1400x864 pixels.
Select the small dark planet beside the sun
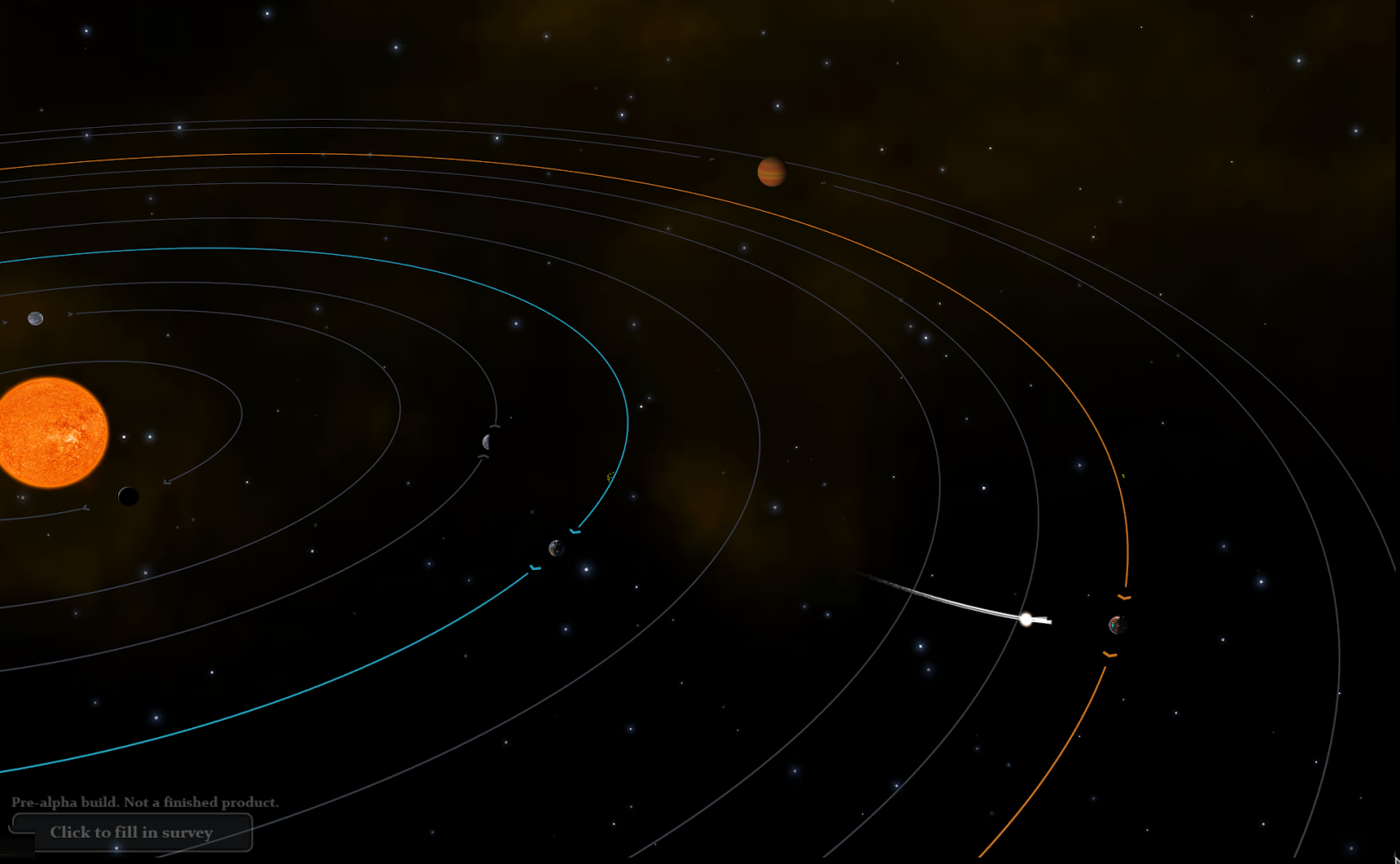(128, 495)
